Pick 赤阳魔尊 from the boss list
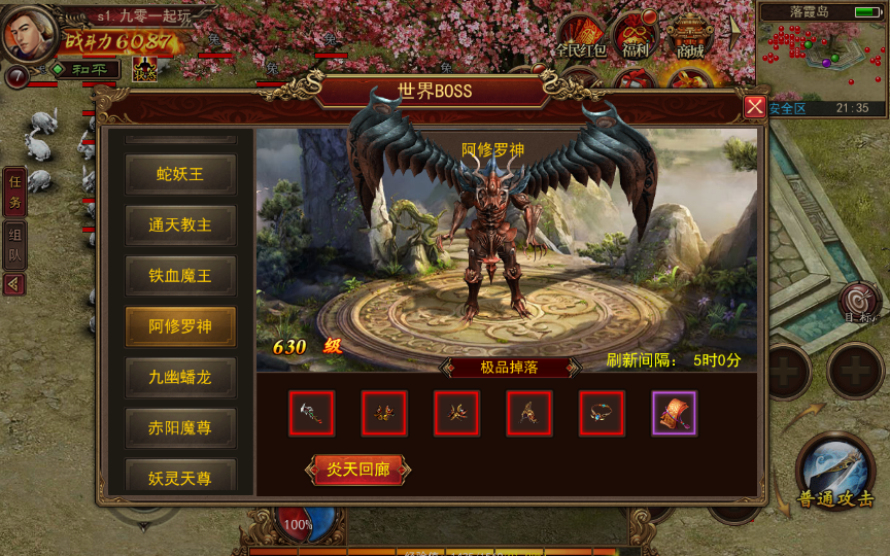 tap(181, 428)
